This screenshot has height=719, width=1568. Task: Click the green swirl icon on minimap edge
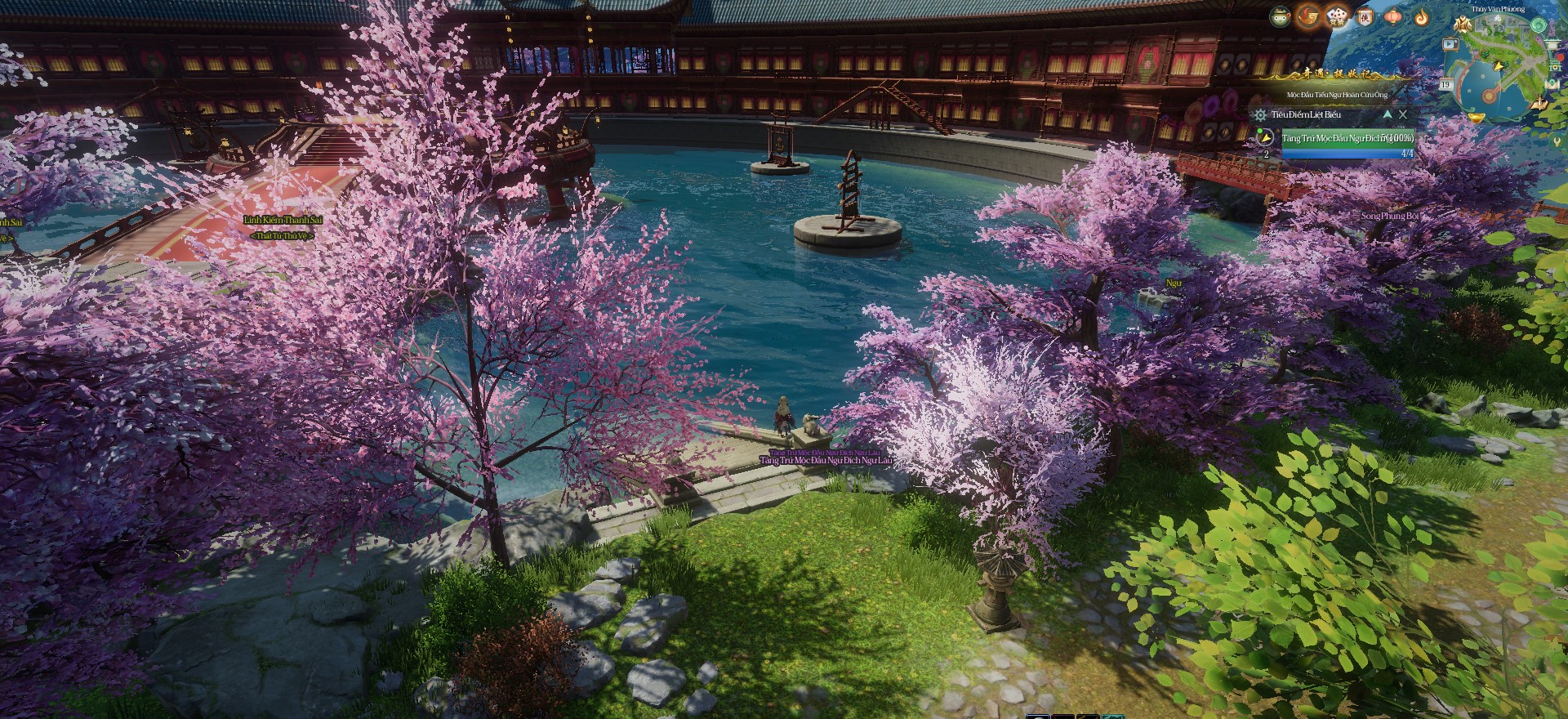pos(1539,25)
